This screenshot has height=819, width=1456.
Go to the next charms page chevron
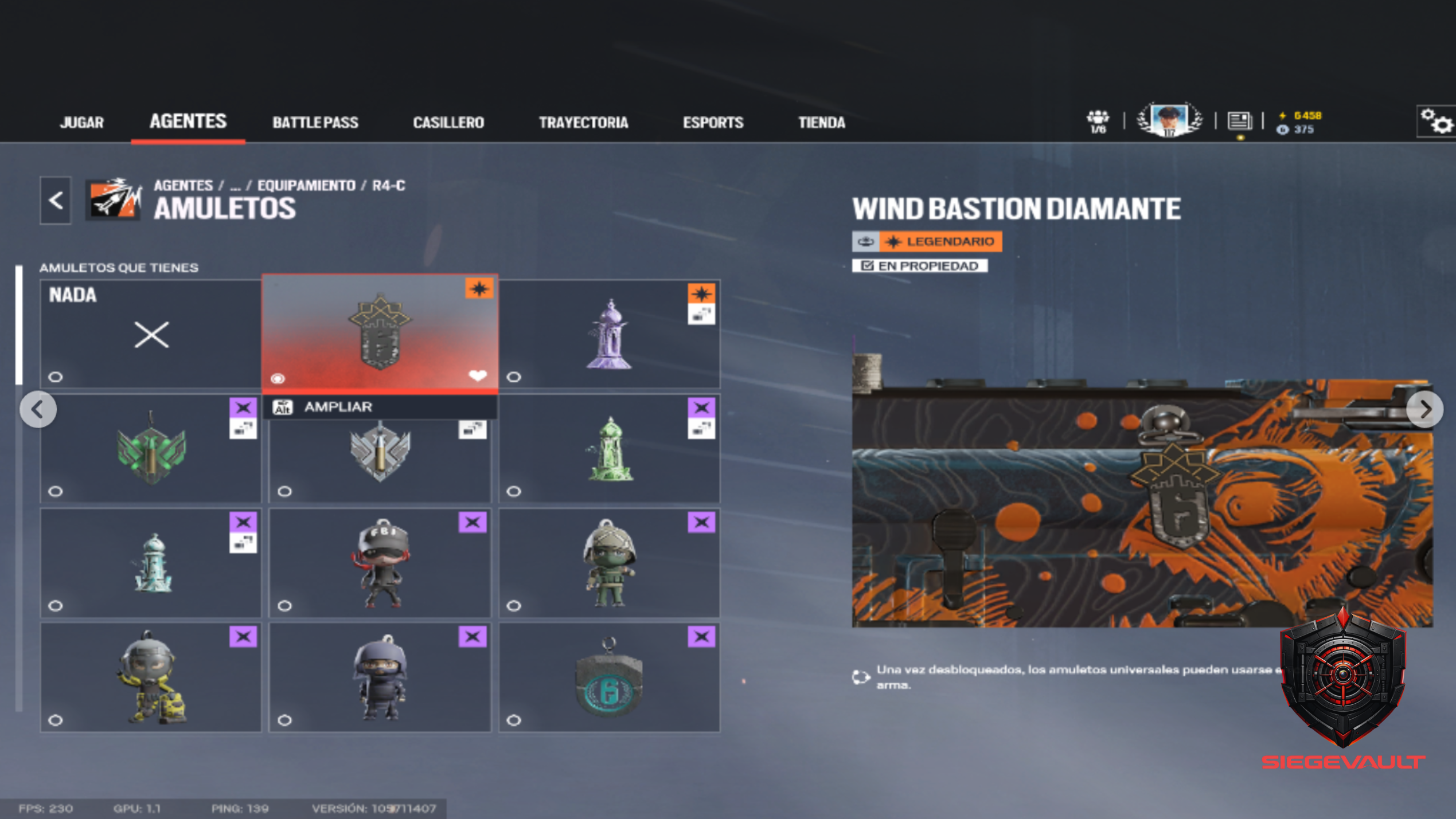coord(1424,409)
